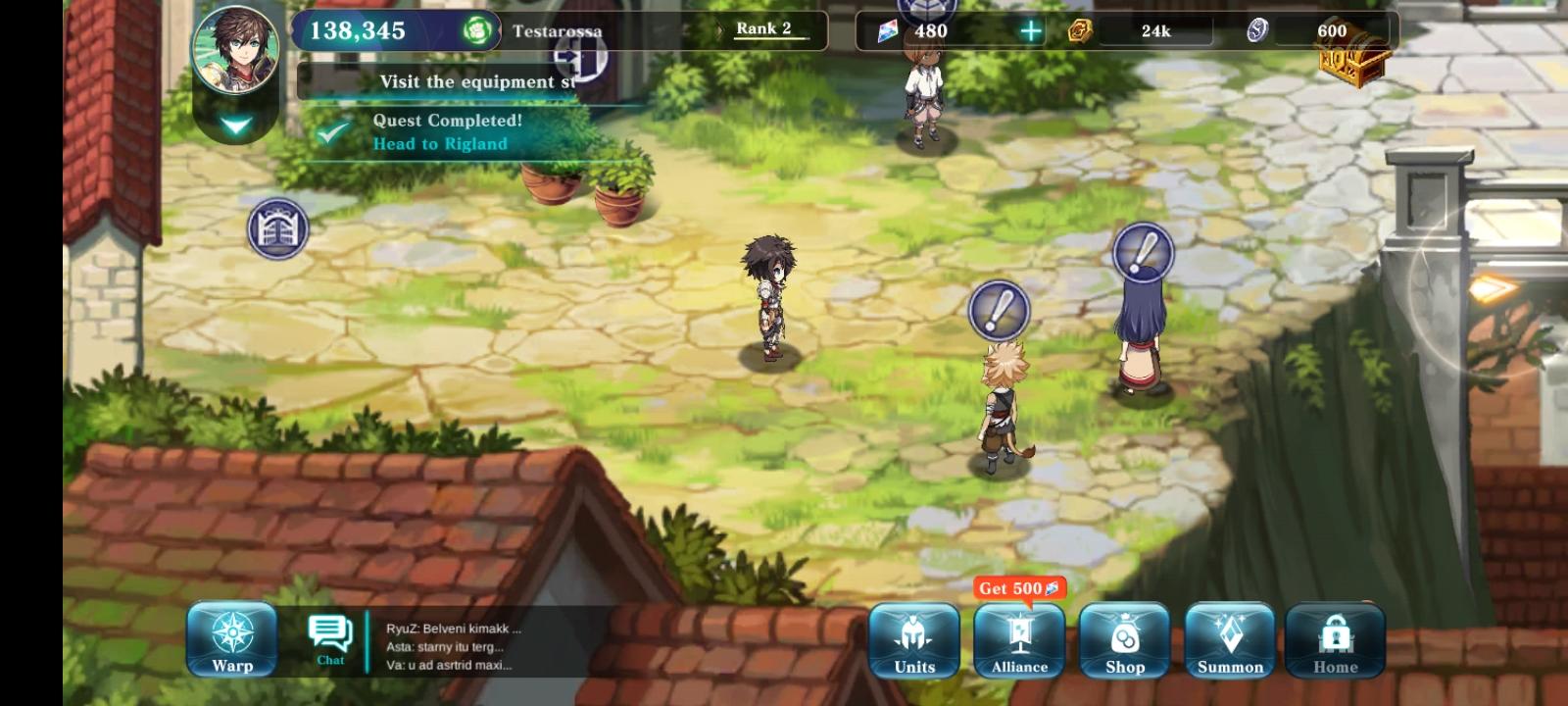The width and height of the screenshot is (1568, 706).
Task: Tap the exclamation bubble over the blue-haired NPC
Action: point(1141,251)
